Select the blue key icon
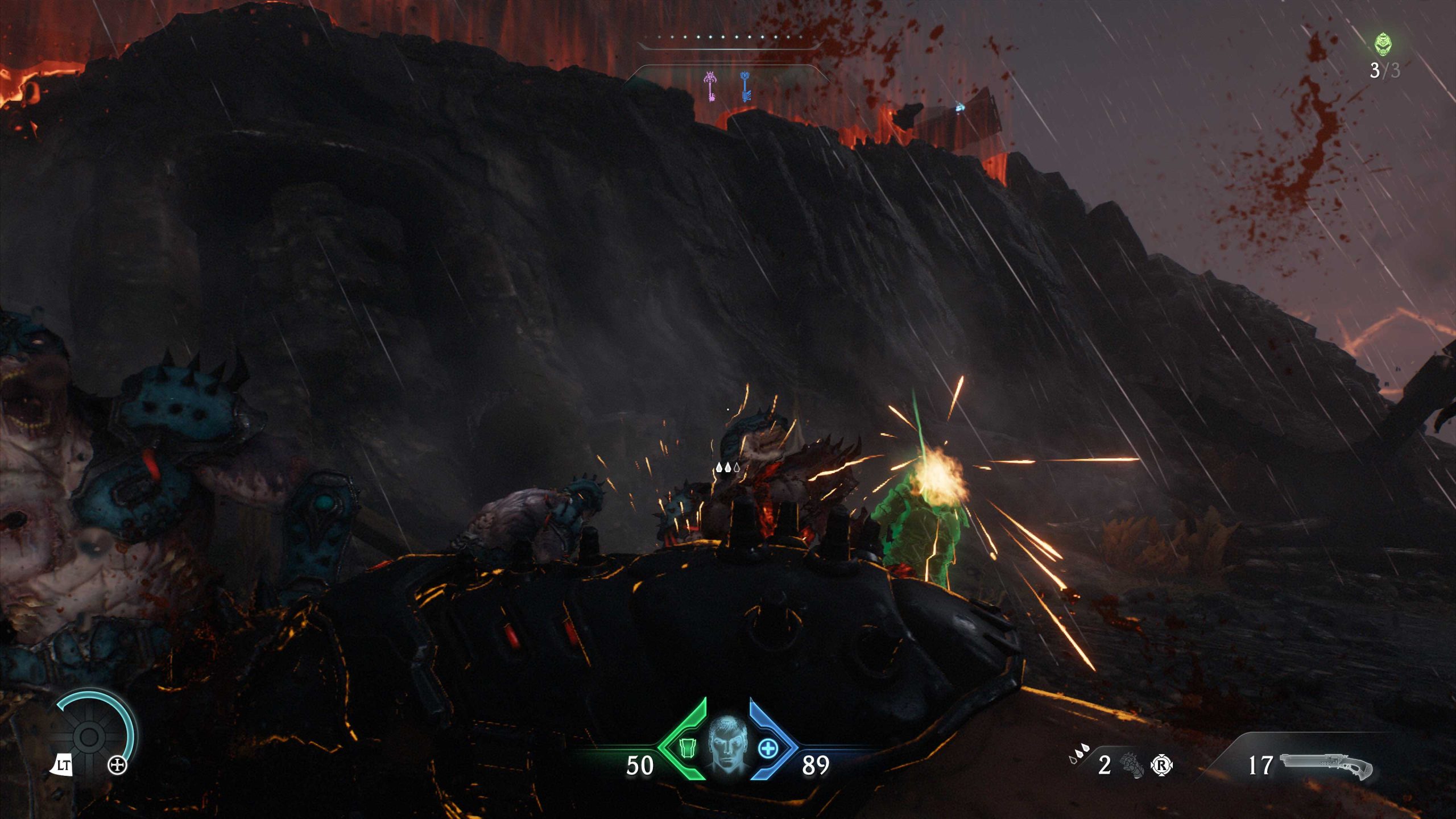 click(745, 86)
